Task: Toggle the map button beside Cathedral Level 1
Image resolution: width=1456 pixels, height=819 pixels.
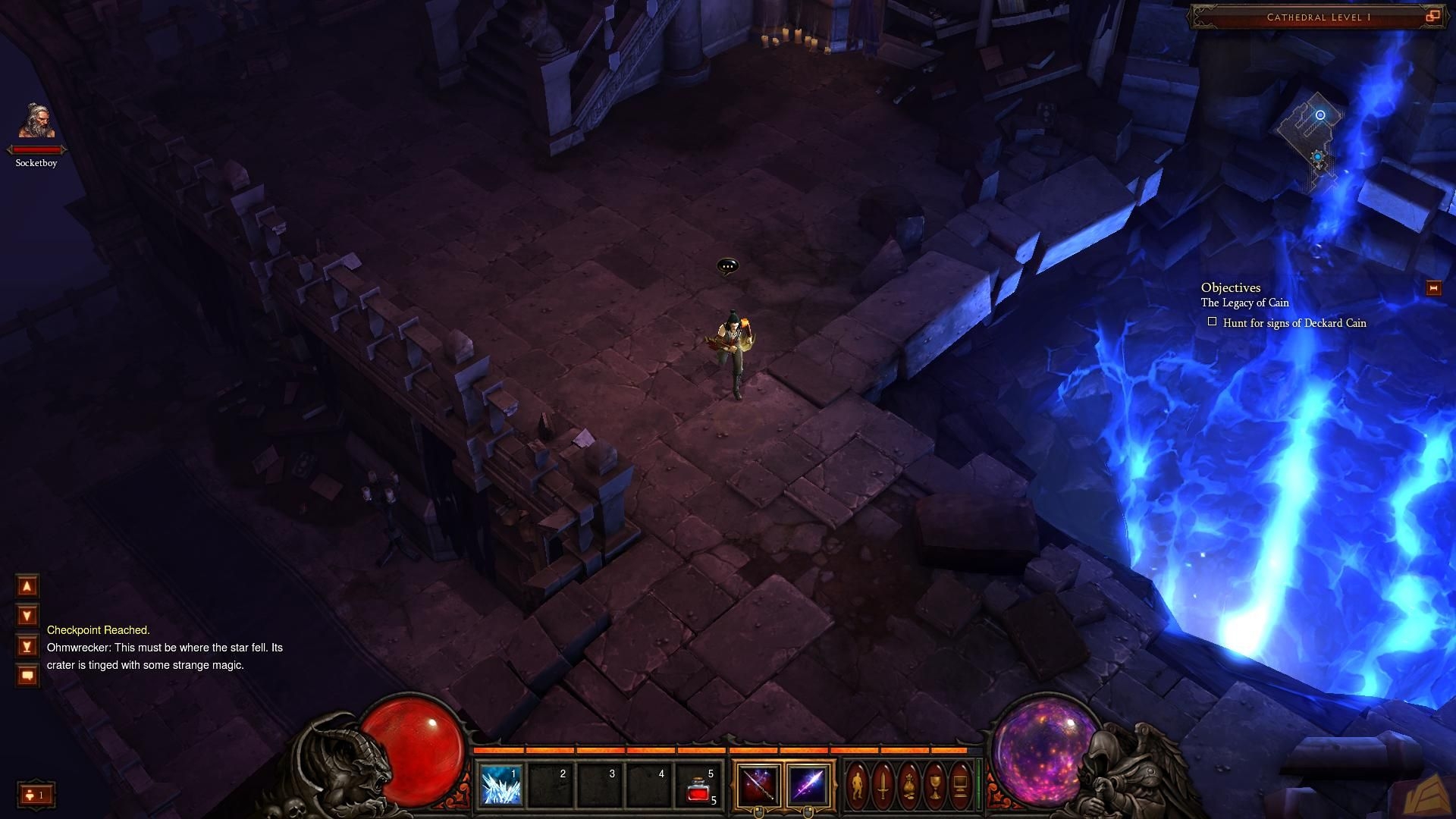Action: (1432, 17)
